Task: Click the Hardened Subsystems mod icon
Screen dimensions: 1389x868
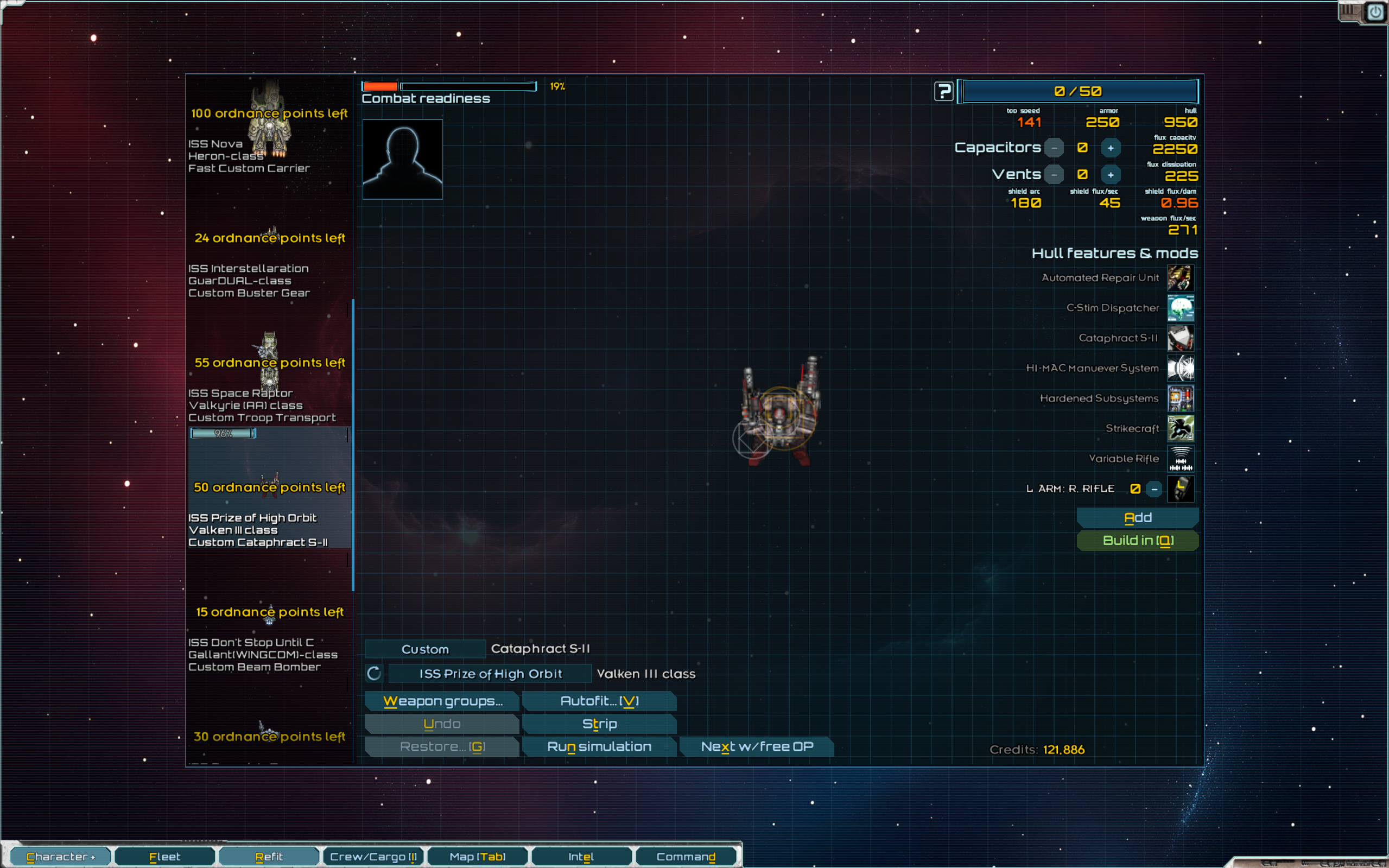Action: click(x=1180, y=398)
